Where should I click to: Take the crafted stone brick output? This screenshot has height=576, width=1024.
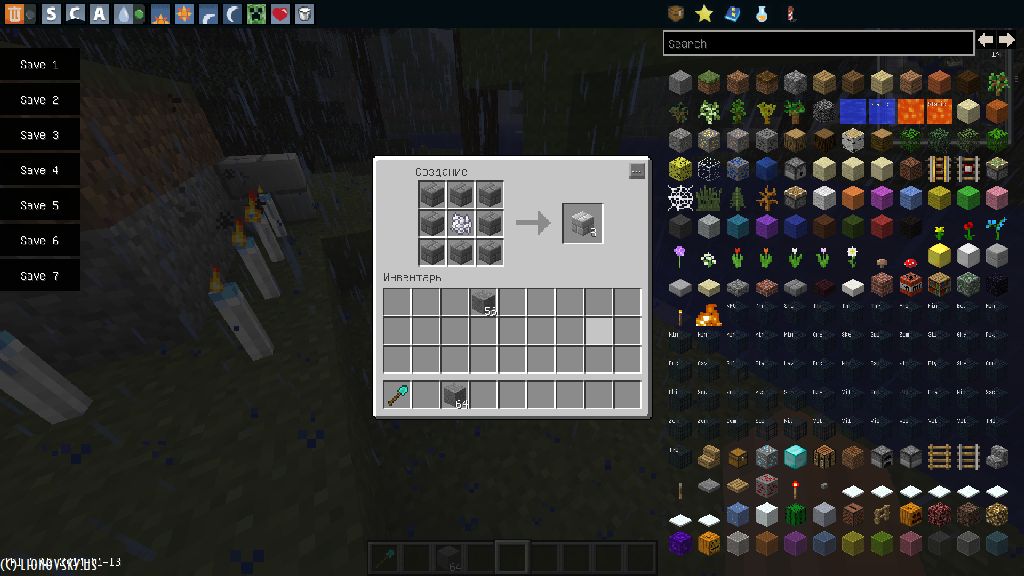[582, 223]
